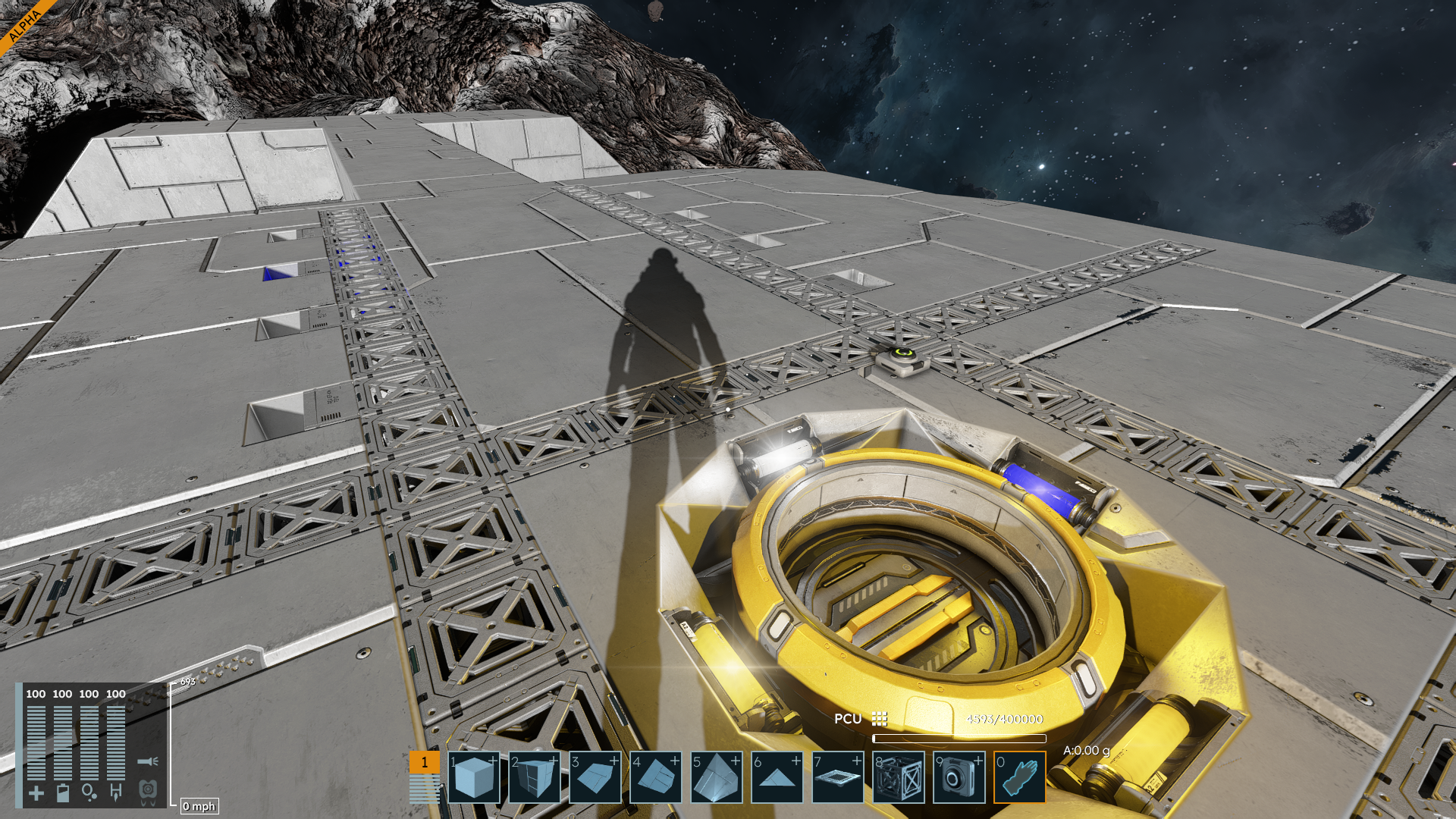The image size is (1456, 819).
Task: Select the grated catwalk plate slot 7
Action: click(x=838, y=777)
